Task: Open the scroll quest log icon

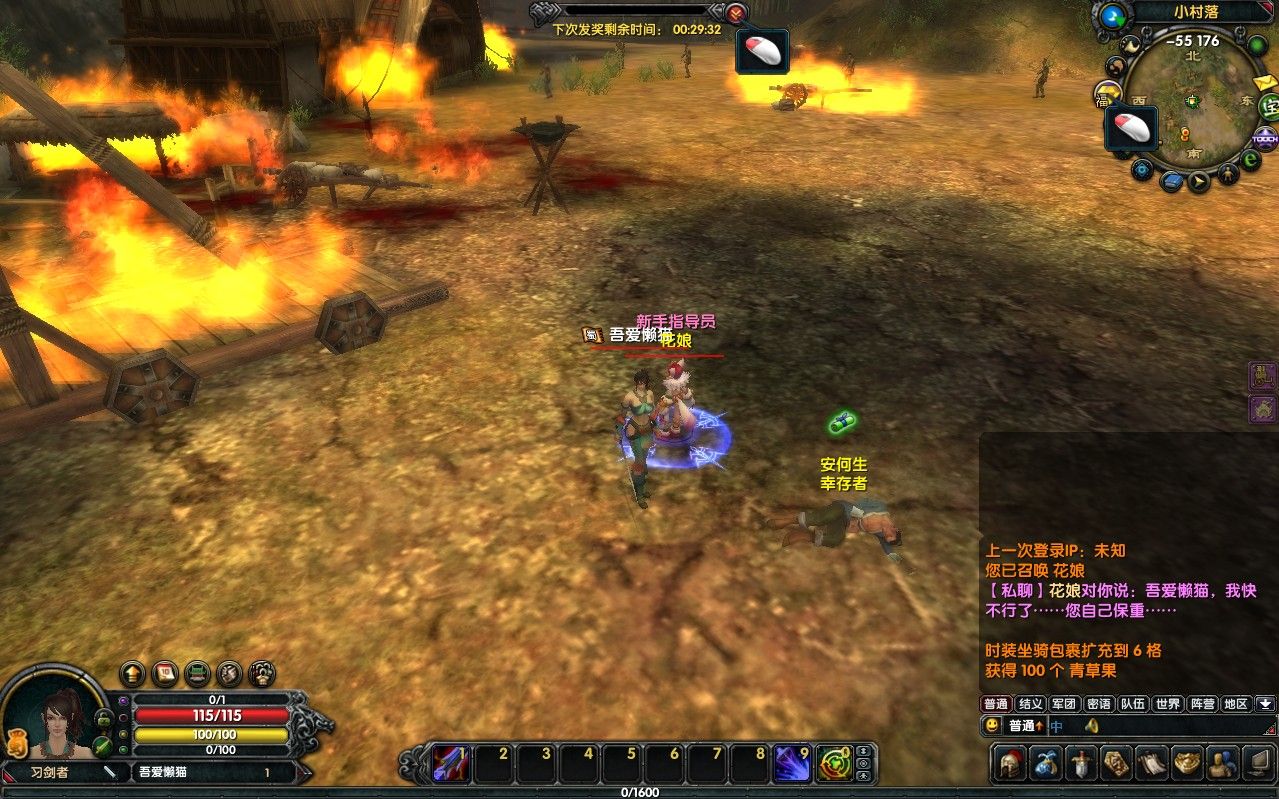Action: [x=1152, y=763]
